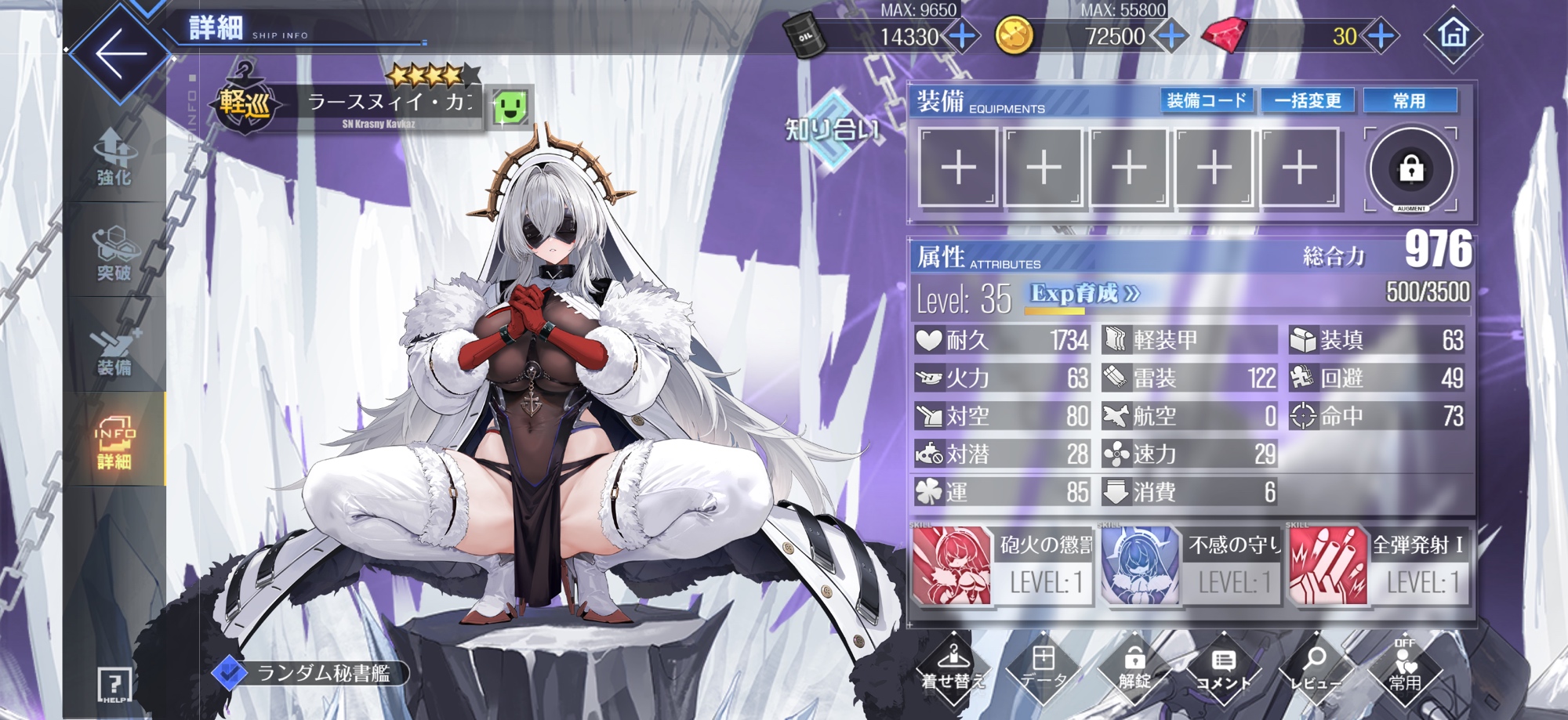Switch to the 強化 enhance tab

(x=114, y=158)
